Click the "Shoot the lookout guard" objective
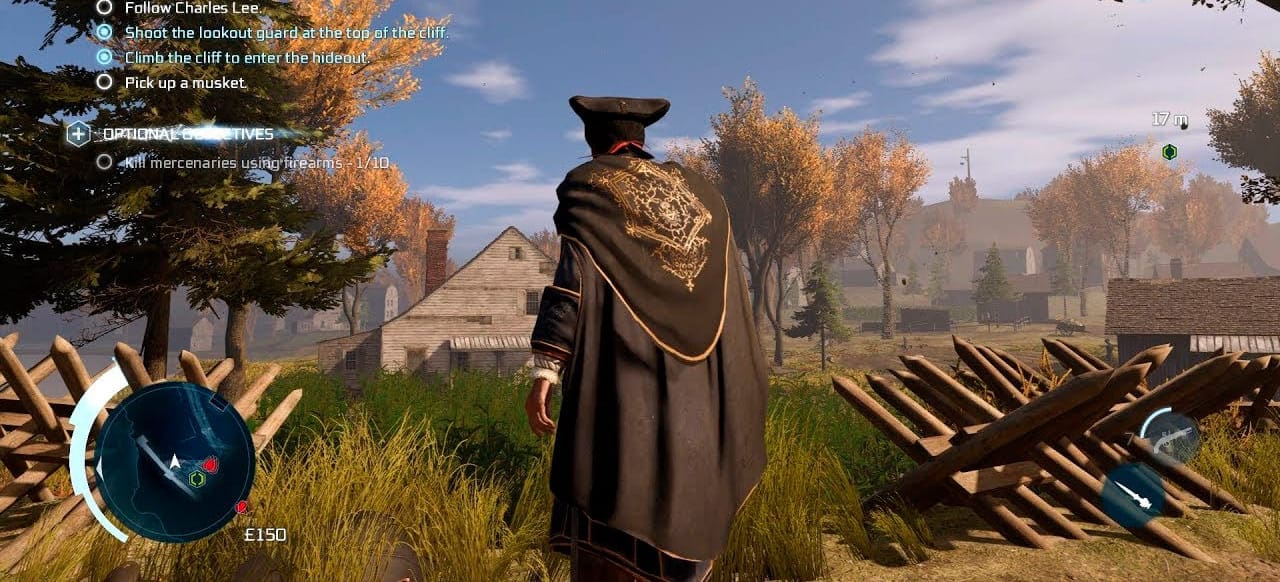Screen dimensions: 1280x582 [x=286, y=32]
